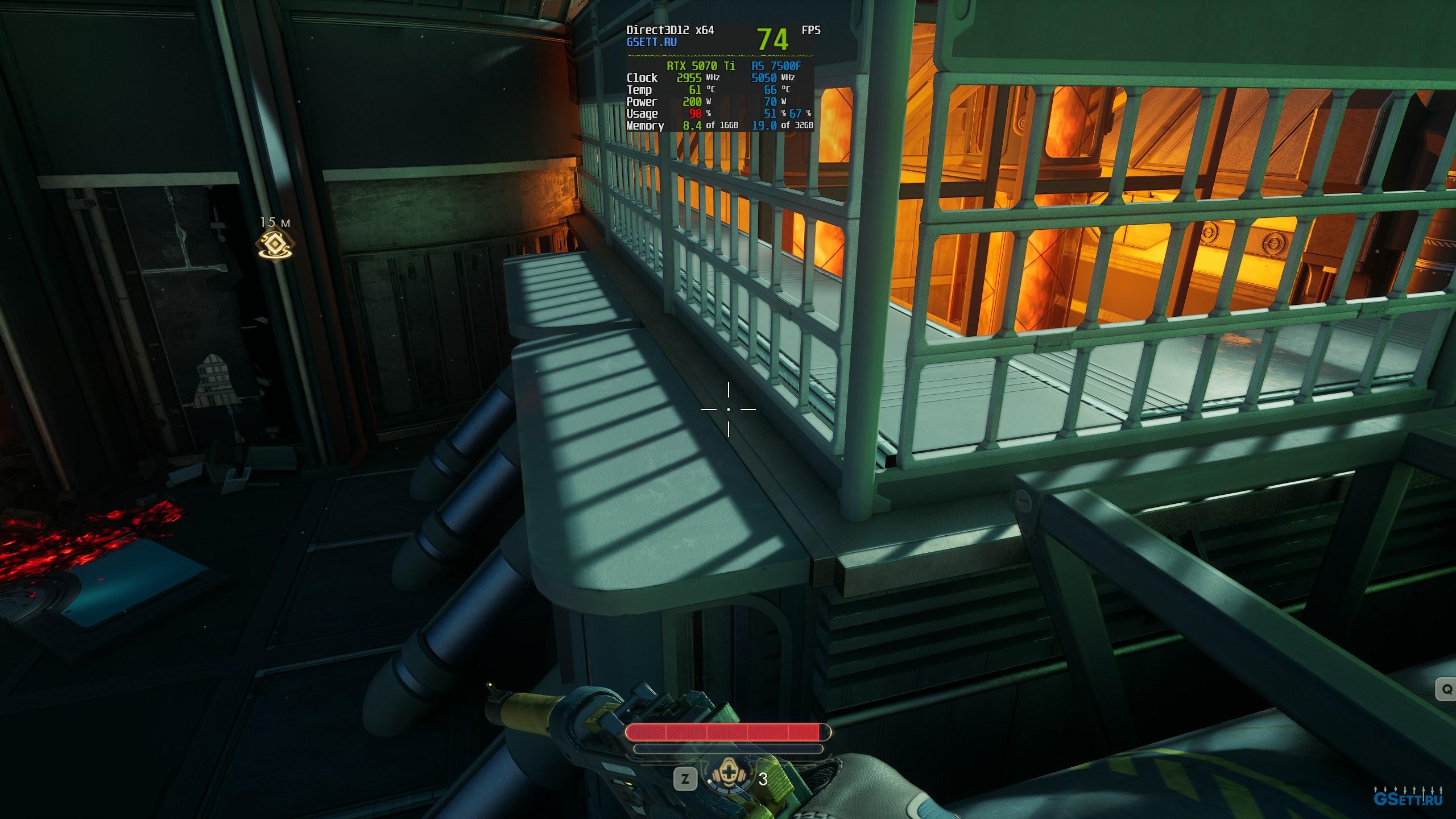Open the GSETT.RU overlay link

[x=651, y=42]
